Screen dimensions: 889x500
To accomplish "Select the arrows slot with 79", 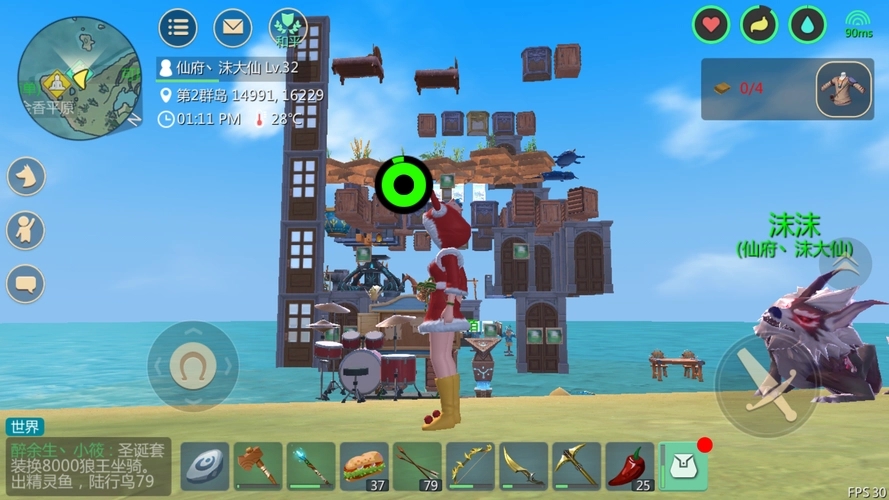I will click(x=417, y=466).
